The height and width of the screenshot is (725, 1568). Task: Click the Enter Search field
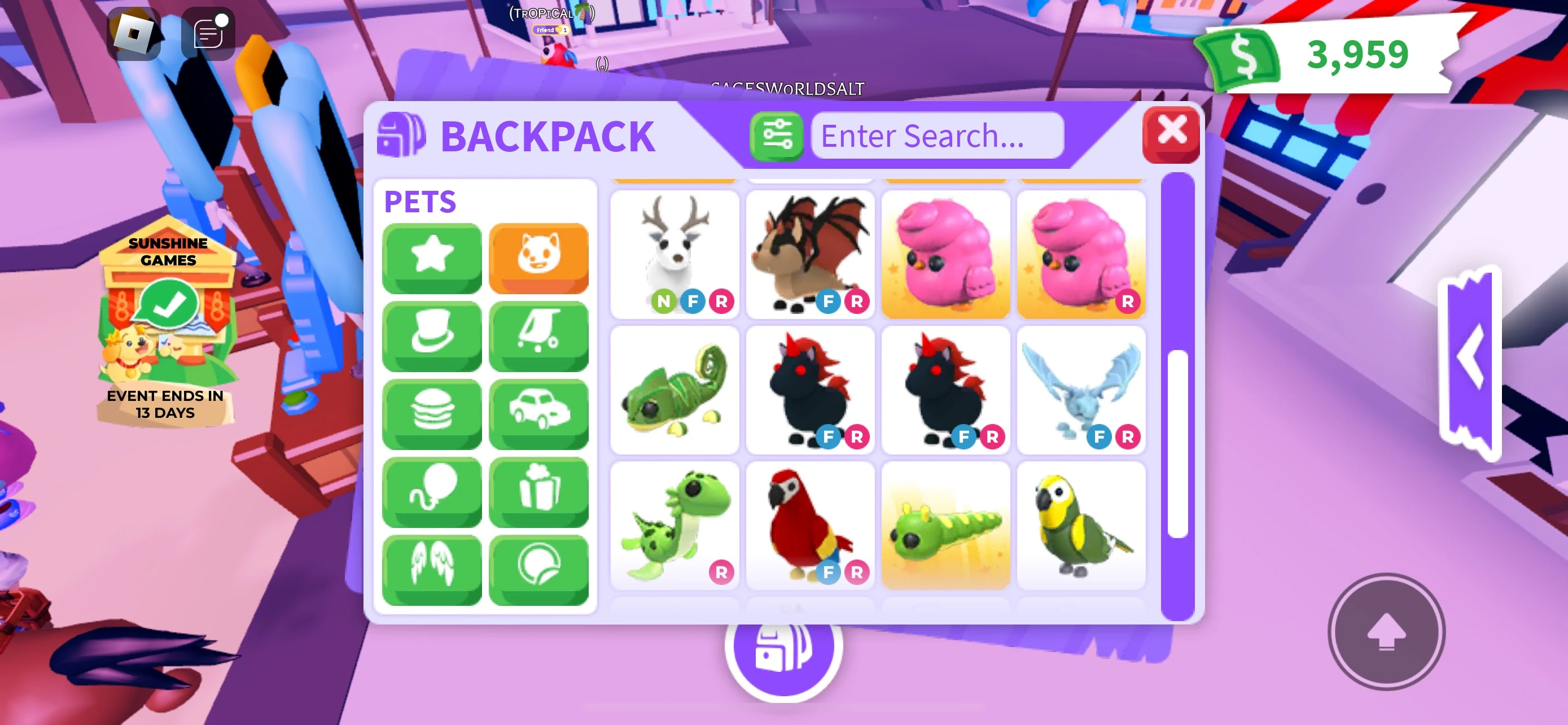938,135
